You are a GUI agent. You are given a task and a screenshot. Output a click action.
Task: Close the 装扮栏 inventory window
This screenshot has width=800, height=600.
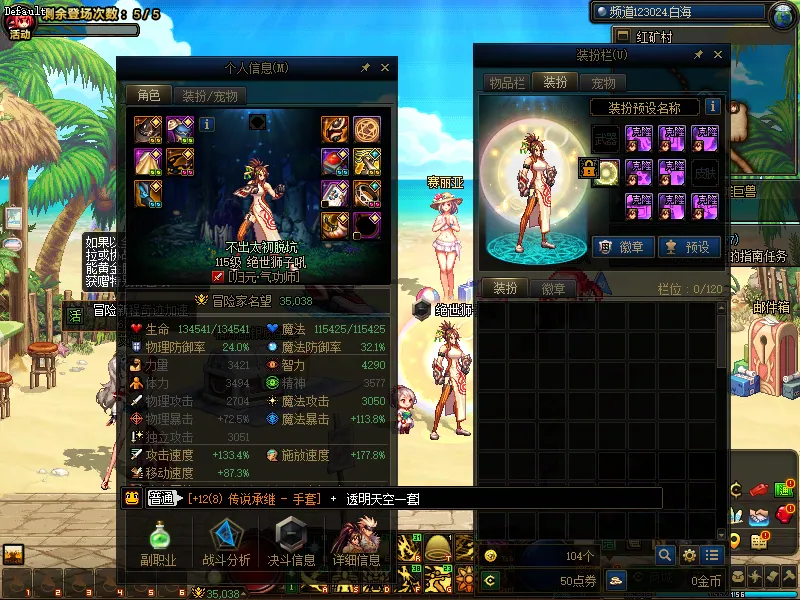[x=716, y=55]
